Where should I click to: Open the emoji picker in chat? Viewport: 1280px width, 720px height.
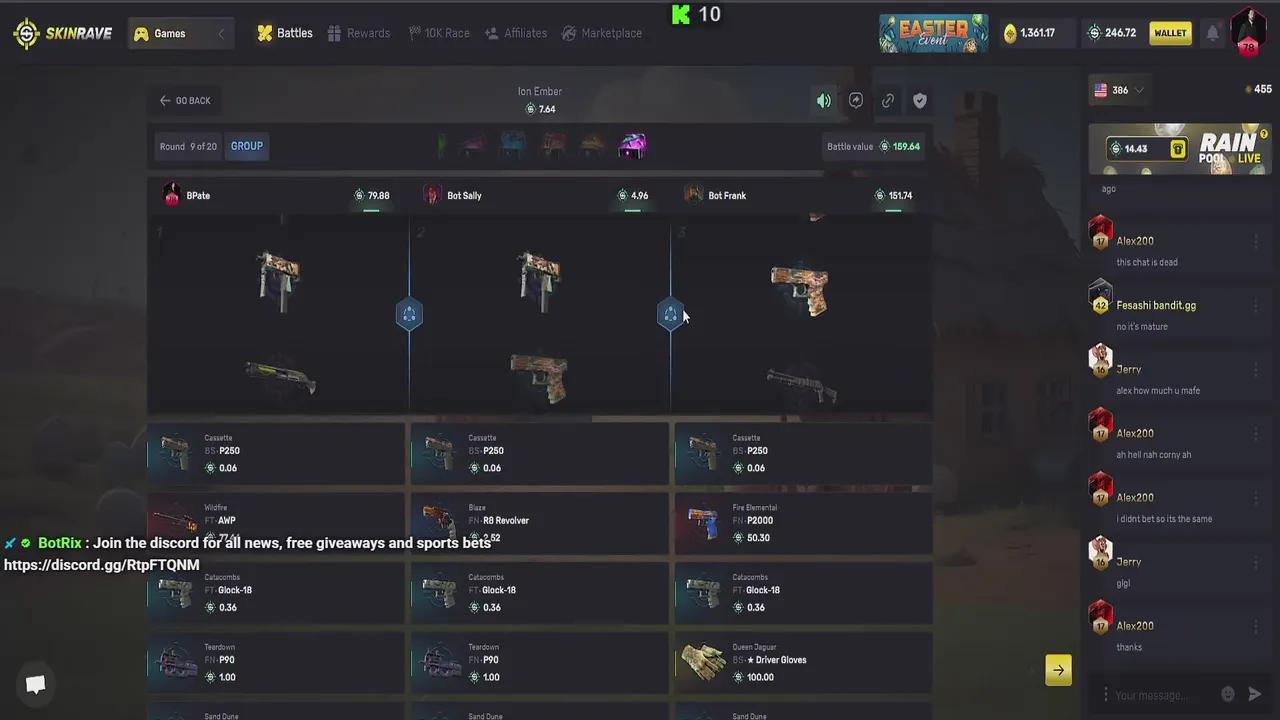click(1228, 694)
